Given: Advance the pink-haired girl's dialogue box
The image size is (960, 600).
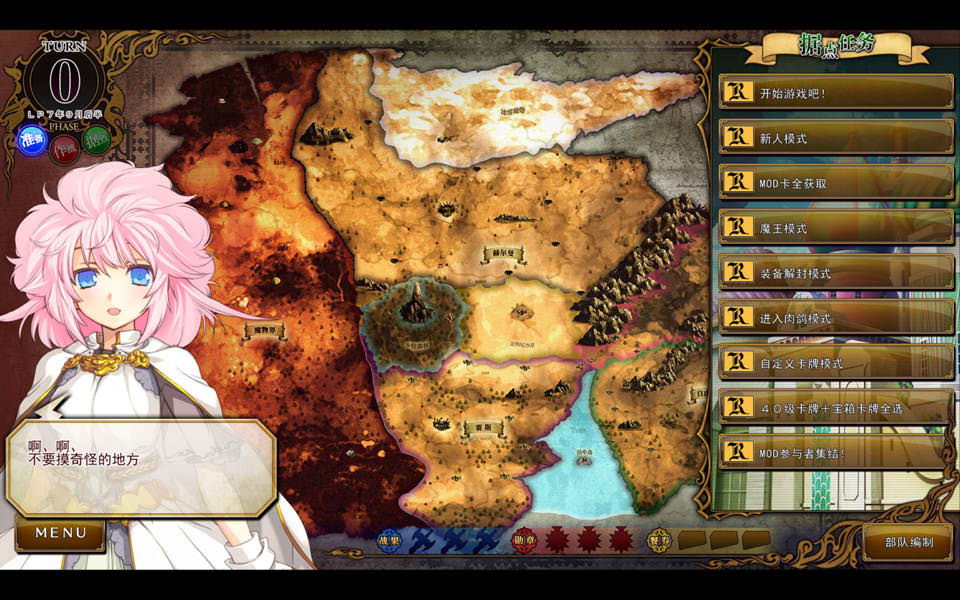Looking at the screenshot, I should click(140, 467).
